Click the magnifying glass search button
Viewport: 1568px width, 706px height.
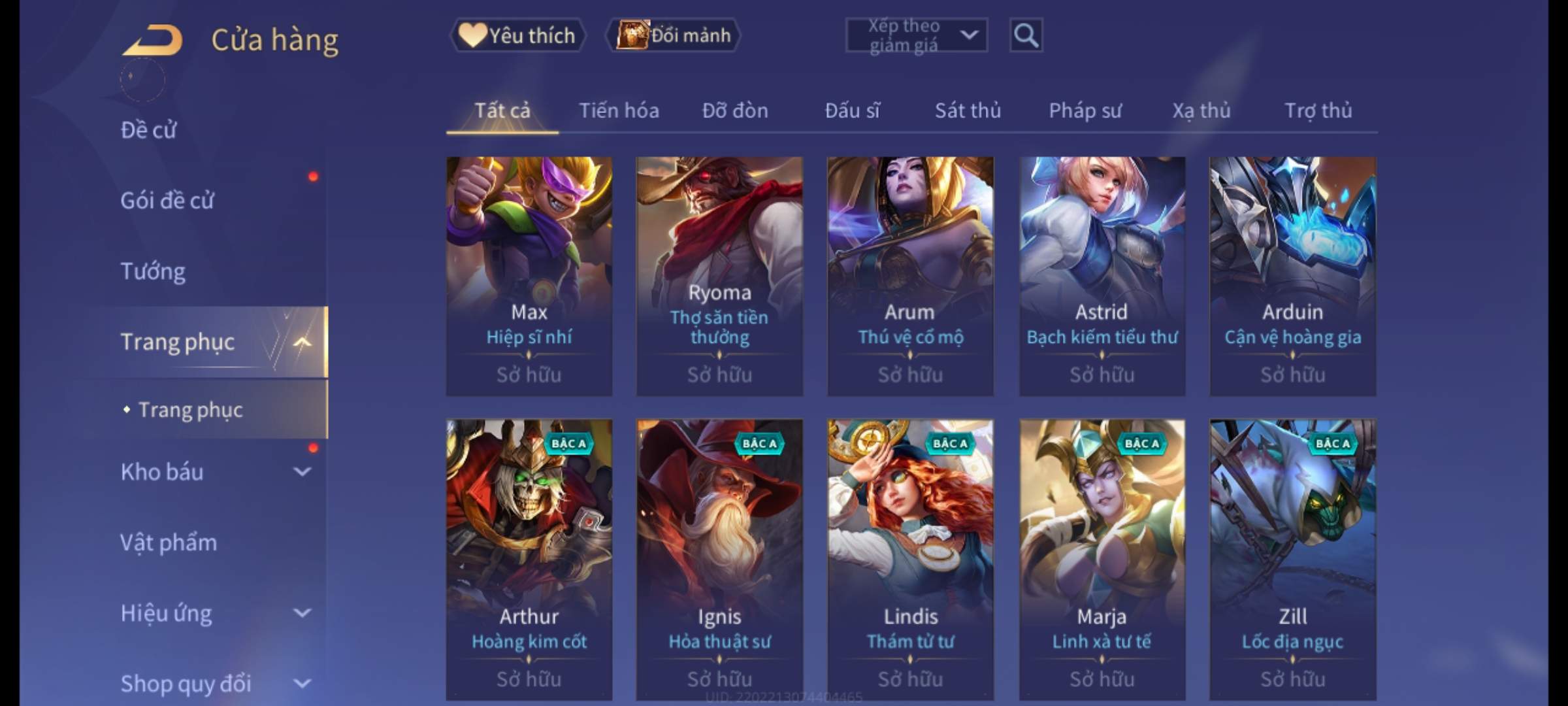[1026, 35]
